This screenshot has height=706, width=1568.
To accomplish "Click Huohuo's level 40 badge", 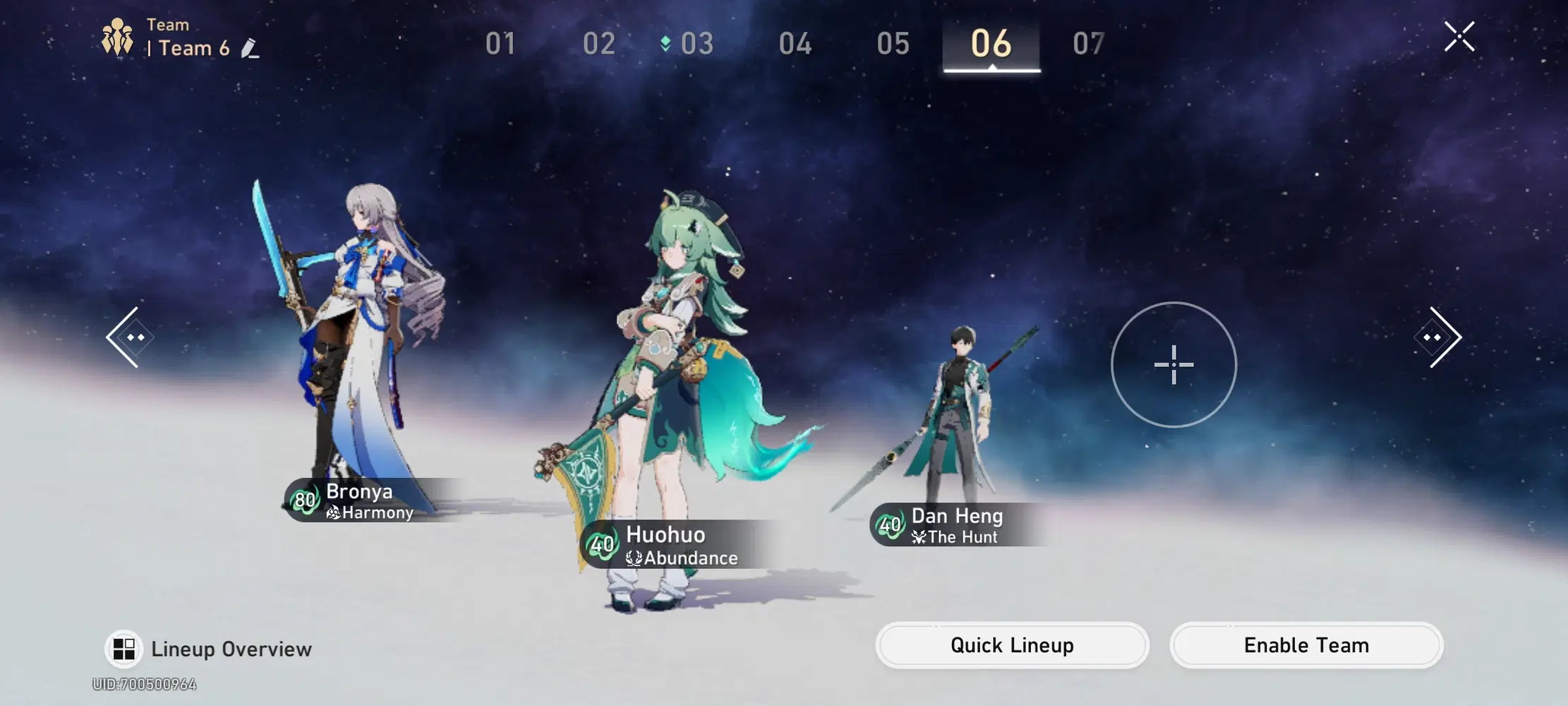I will tap(601, 545).
